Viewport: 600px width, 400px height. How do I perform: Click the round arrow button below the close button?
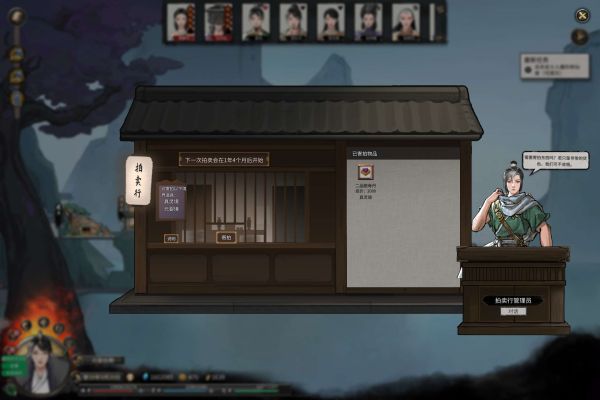coord(580,37)
